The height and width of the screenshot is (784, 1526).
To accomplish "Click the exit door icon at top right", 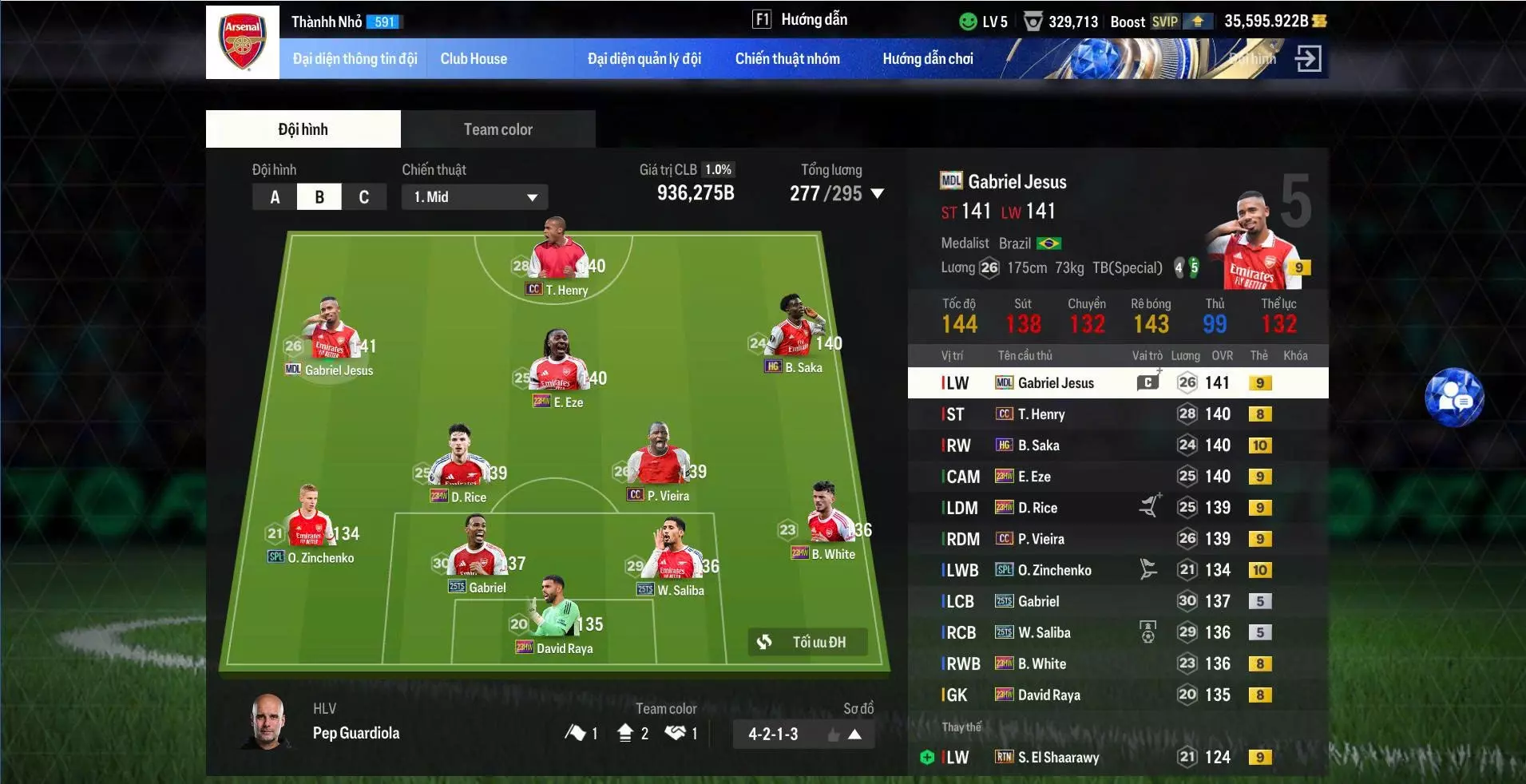I will (x=1310, y=58).
